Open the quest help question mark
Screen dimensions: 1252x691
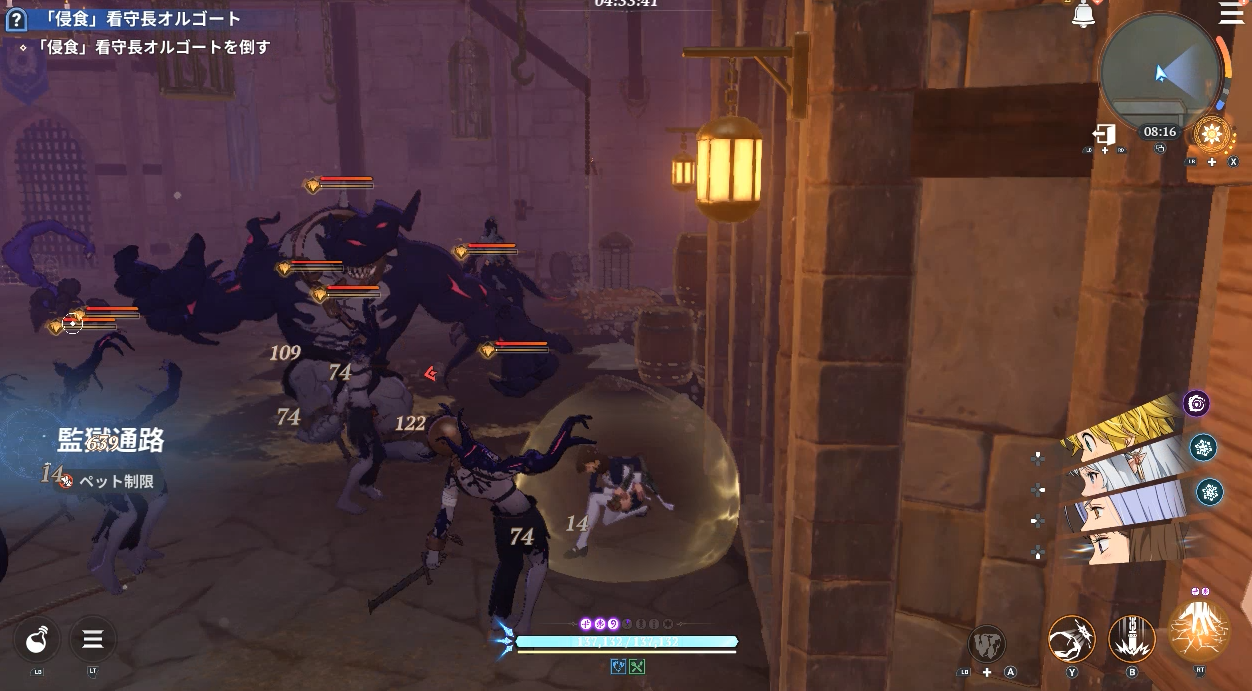[15, 20]
